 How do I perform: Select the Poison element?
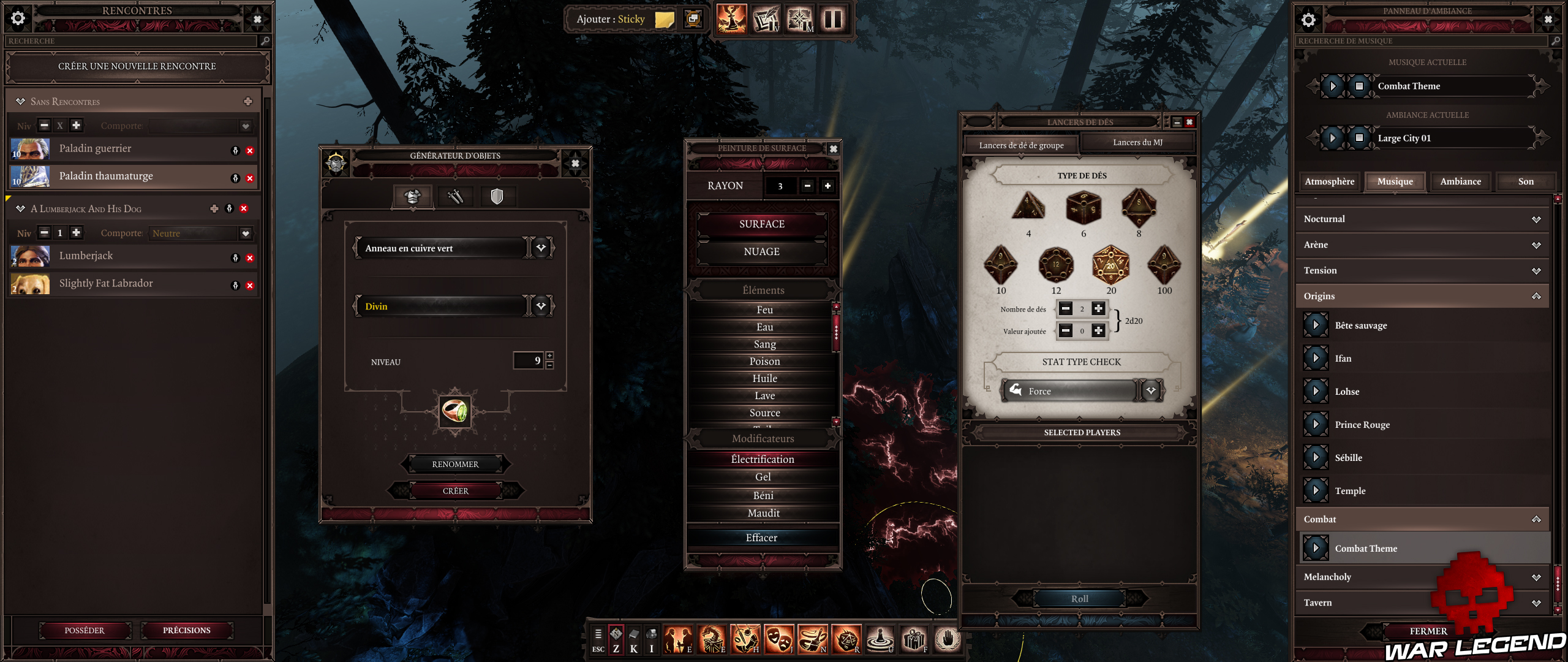pyautogui.click(x=764, y=362)
